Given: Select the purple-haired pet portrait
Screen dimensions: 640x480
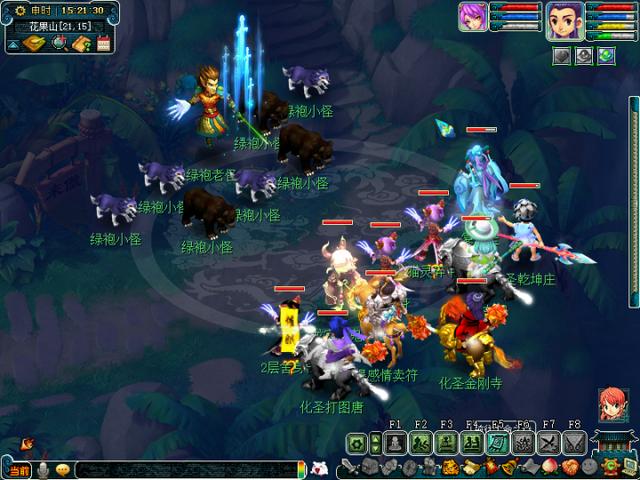Looking at the screenshot, I should pyautogui.click(x=472, y=17).
